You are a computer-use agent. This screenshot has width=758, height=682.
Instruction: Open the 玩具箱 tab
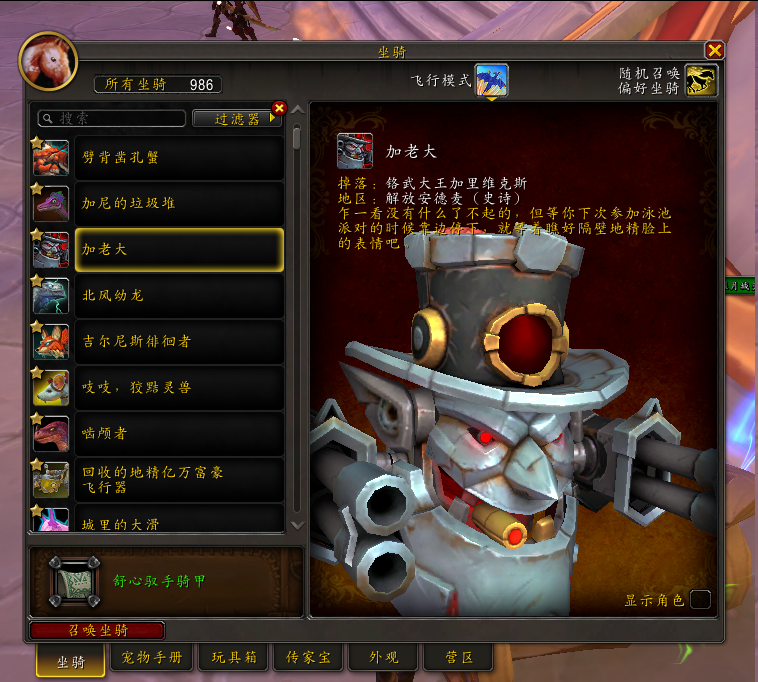click(234, 658)
